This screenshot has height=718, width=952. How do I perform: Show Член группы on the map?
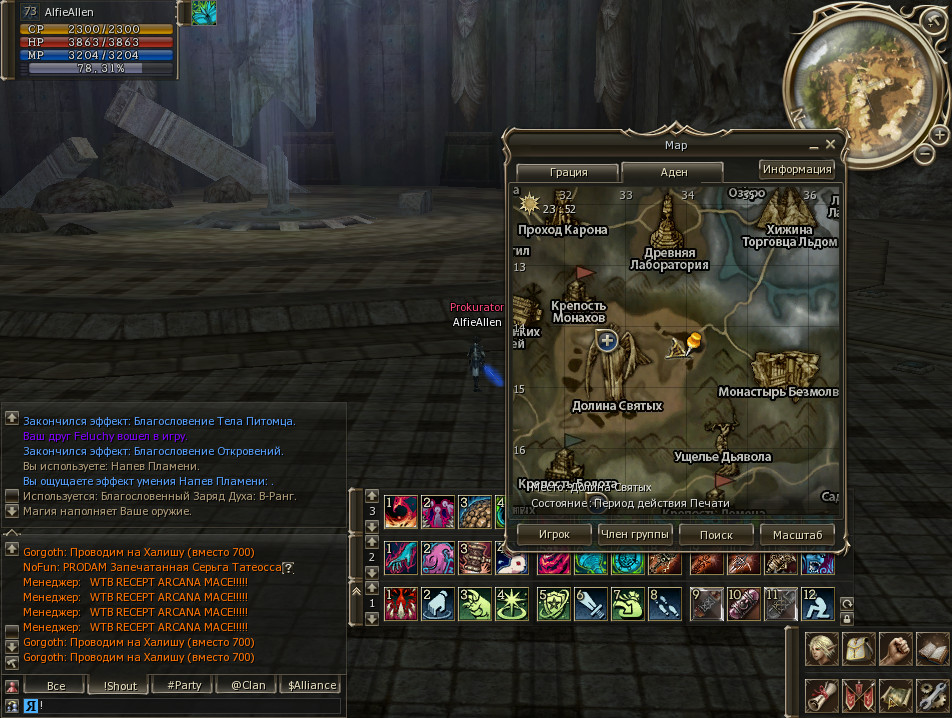(635, 535)
